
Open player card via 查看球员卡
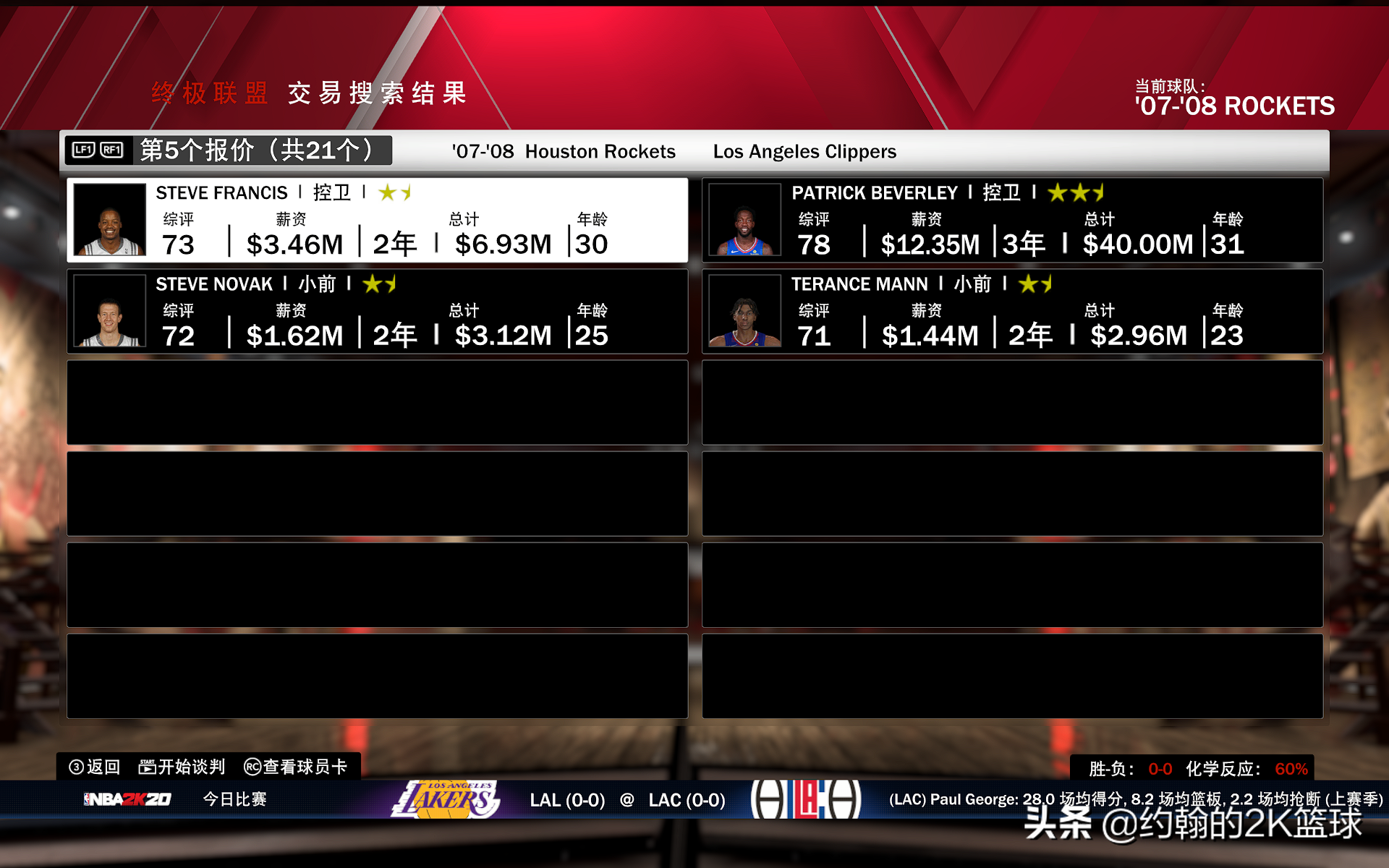(x=296, y=767)
